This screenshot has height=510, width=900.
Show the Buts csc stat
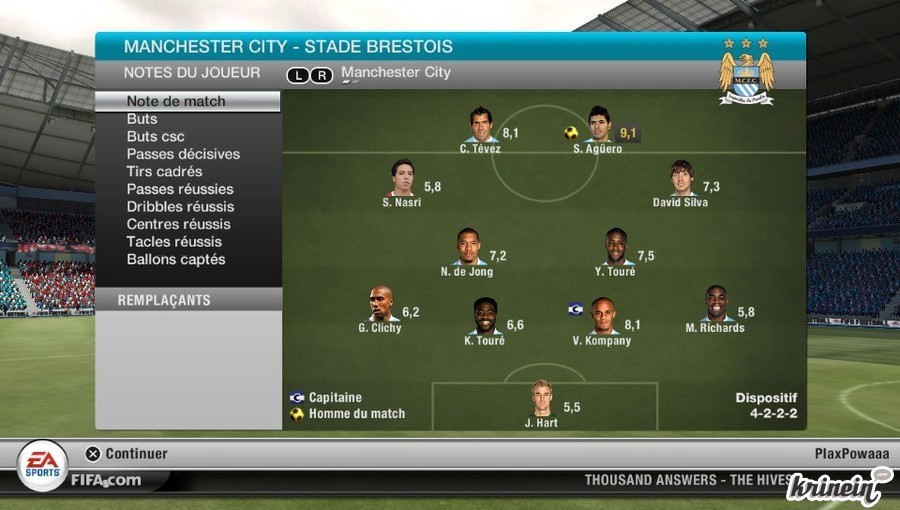(155, 137)
